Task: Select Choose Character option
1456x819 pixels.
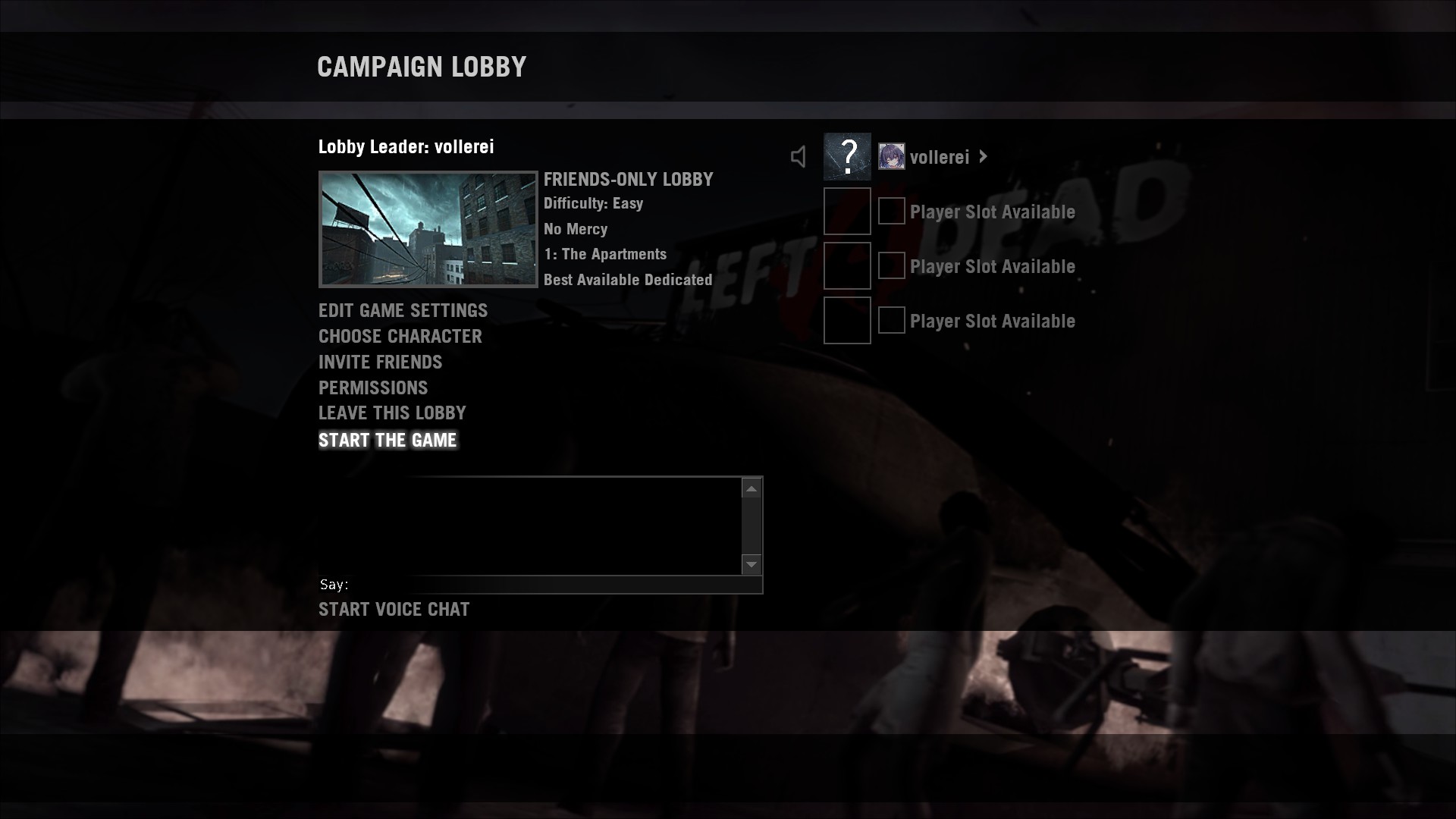Action: tap(400, 336)
